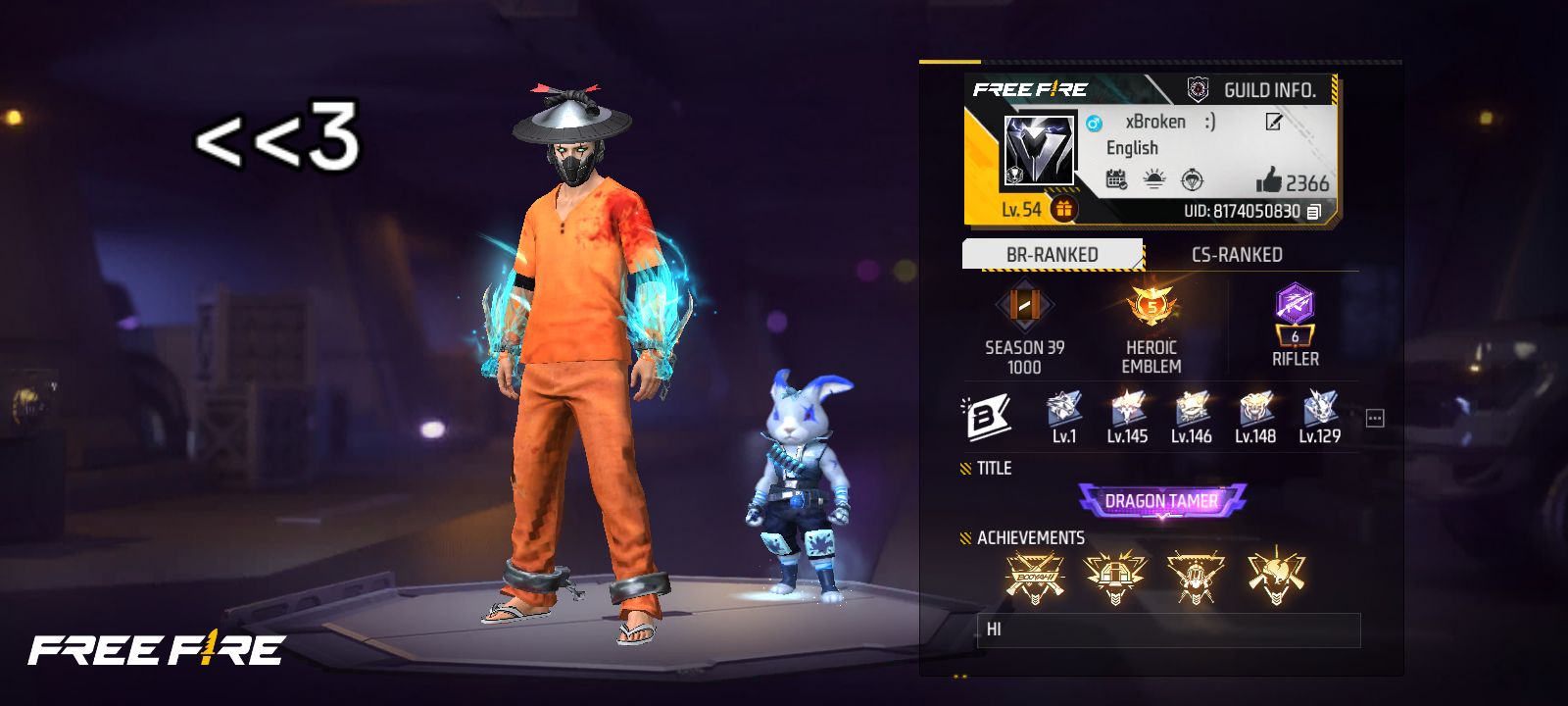
Task: Open the Guild Info panel
Action: coord(1256,90)
